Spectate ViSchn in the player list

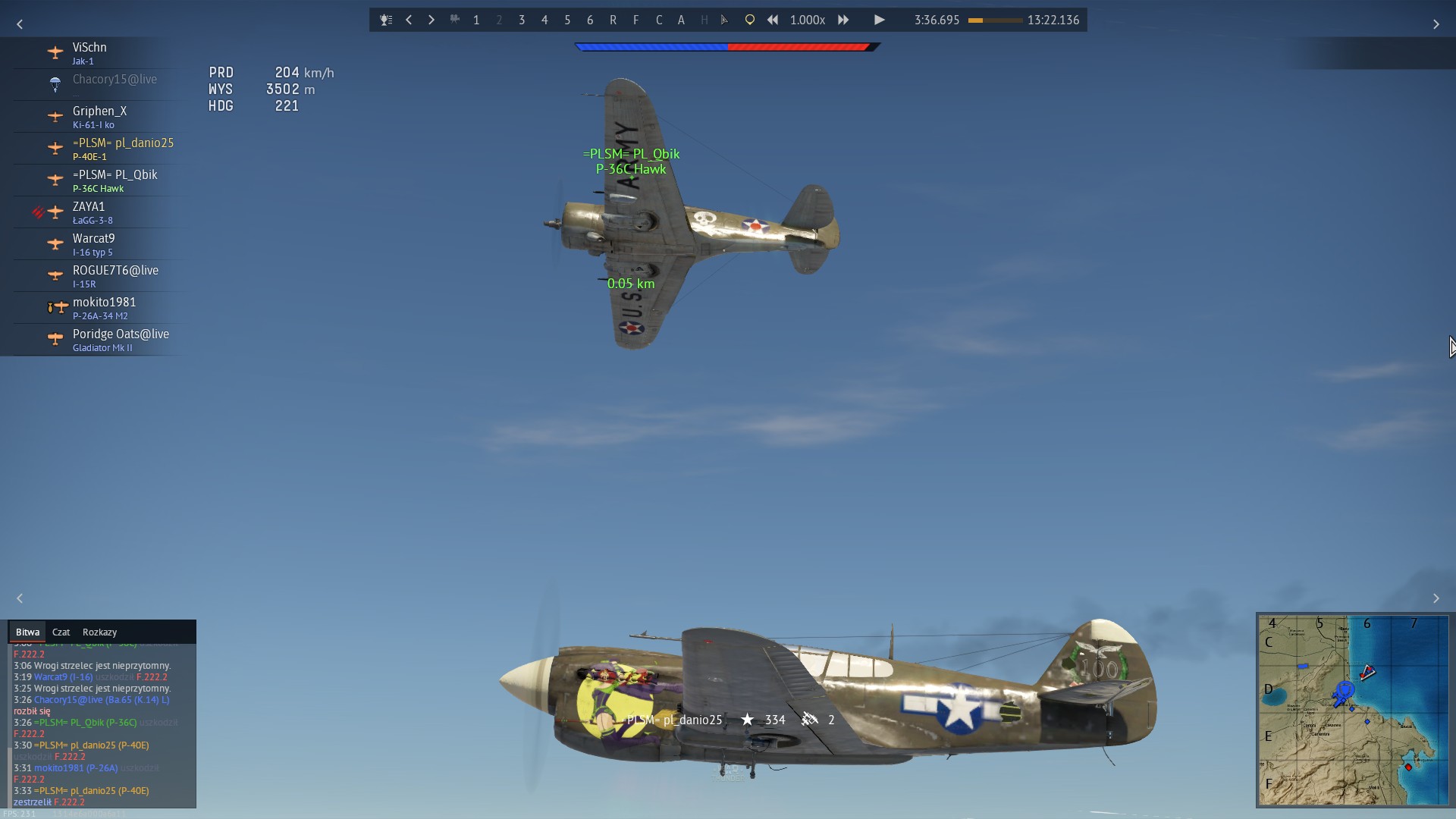pos(90,52)
